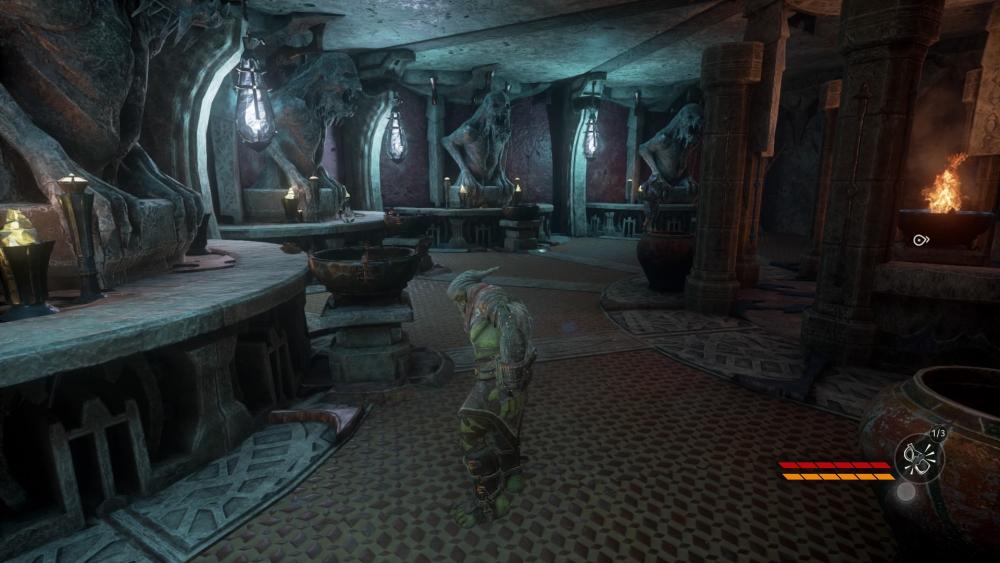This screenshot has width=1000, height=563.
Task: Click the grey circle indicator below the item icon
Action: click(906, 491)
